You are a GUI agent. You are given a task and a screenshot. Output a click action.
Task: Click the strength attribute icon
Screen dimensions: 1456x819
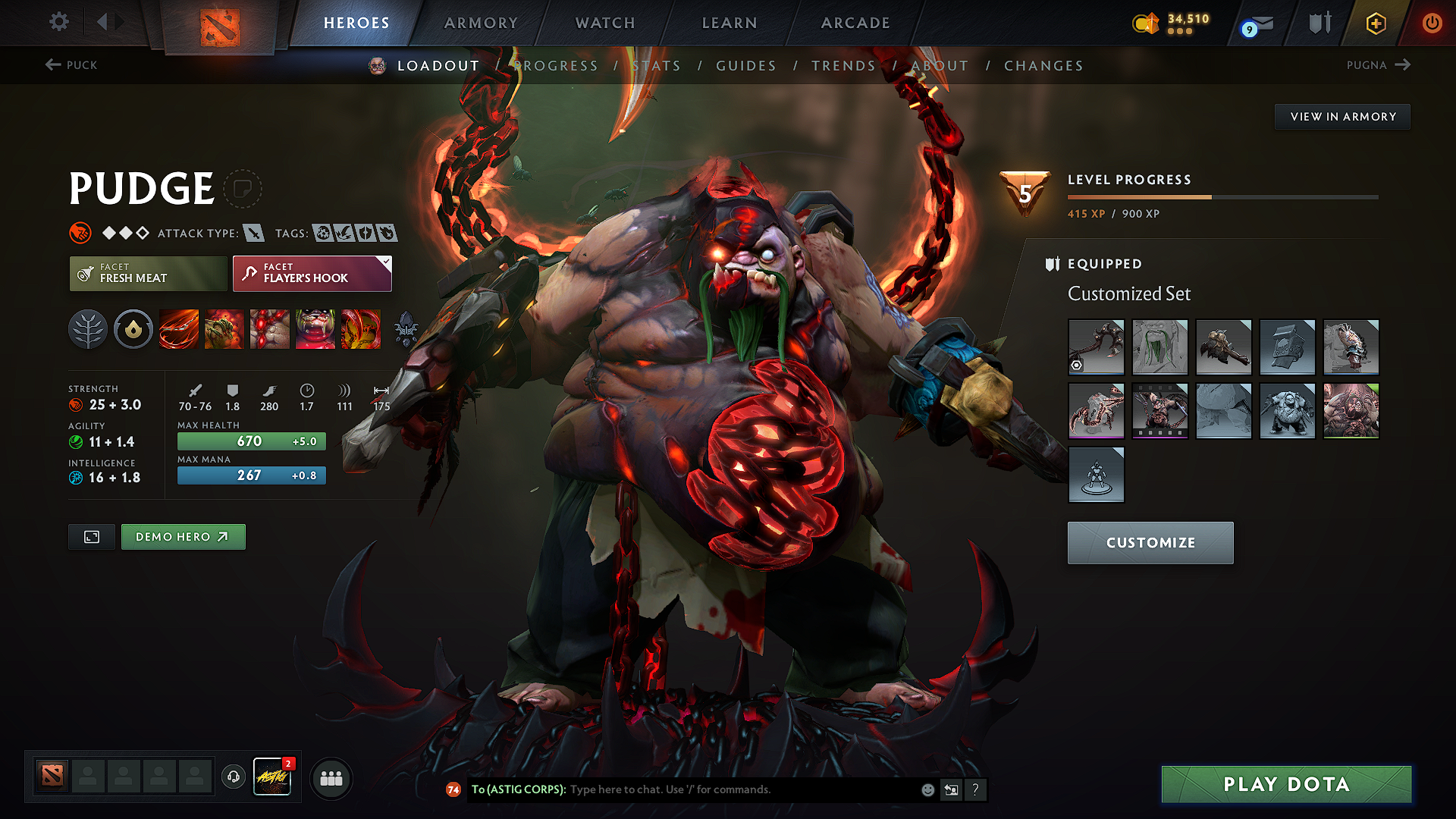(x=77, y=404)
